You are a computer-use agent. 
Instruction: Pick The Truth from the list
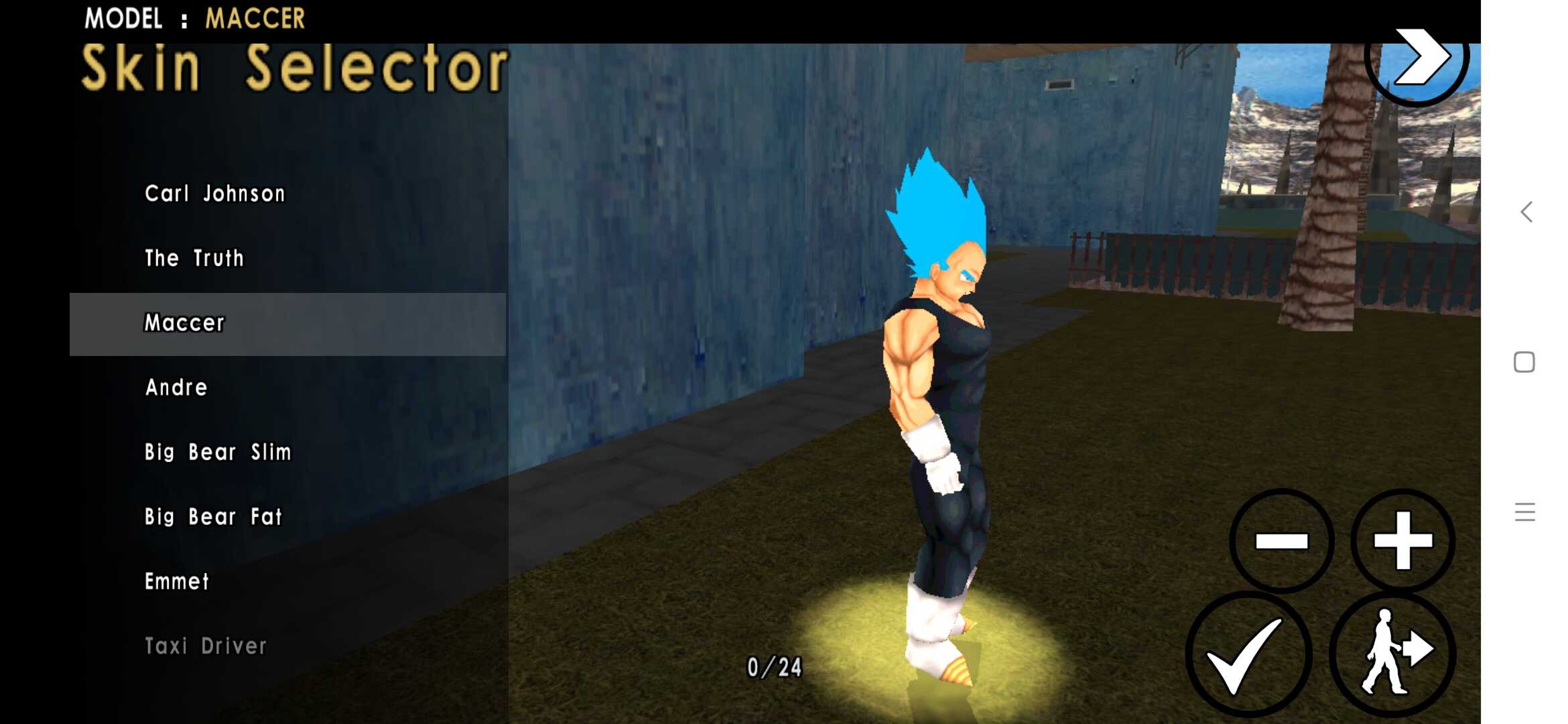pyautogui.click(x=194, y=259)
